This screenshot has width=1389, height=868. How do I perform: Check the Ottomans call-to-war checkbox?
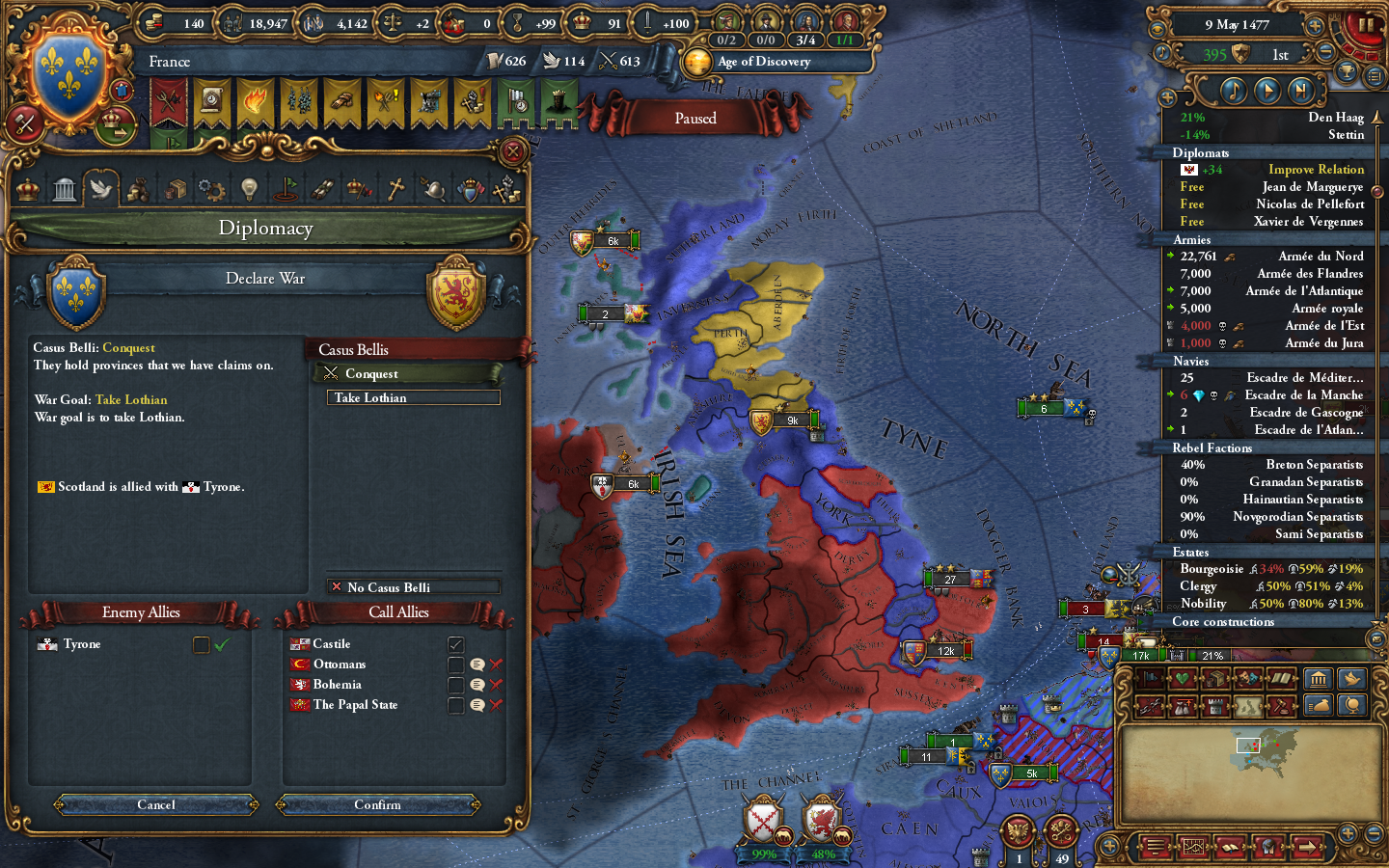(x=456, y=665)
